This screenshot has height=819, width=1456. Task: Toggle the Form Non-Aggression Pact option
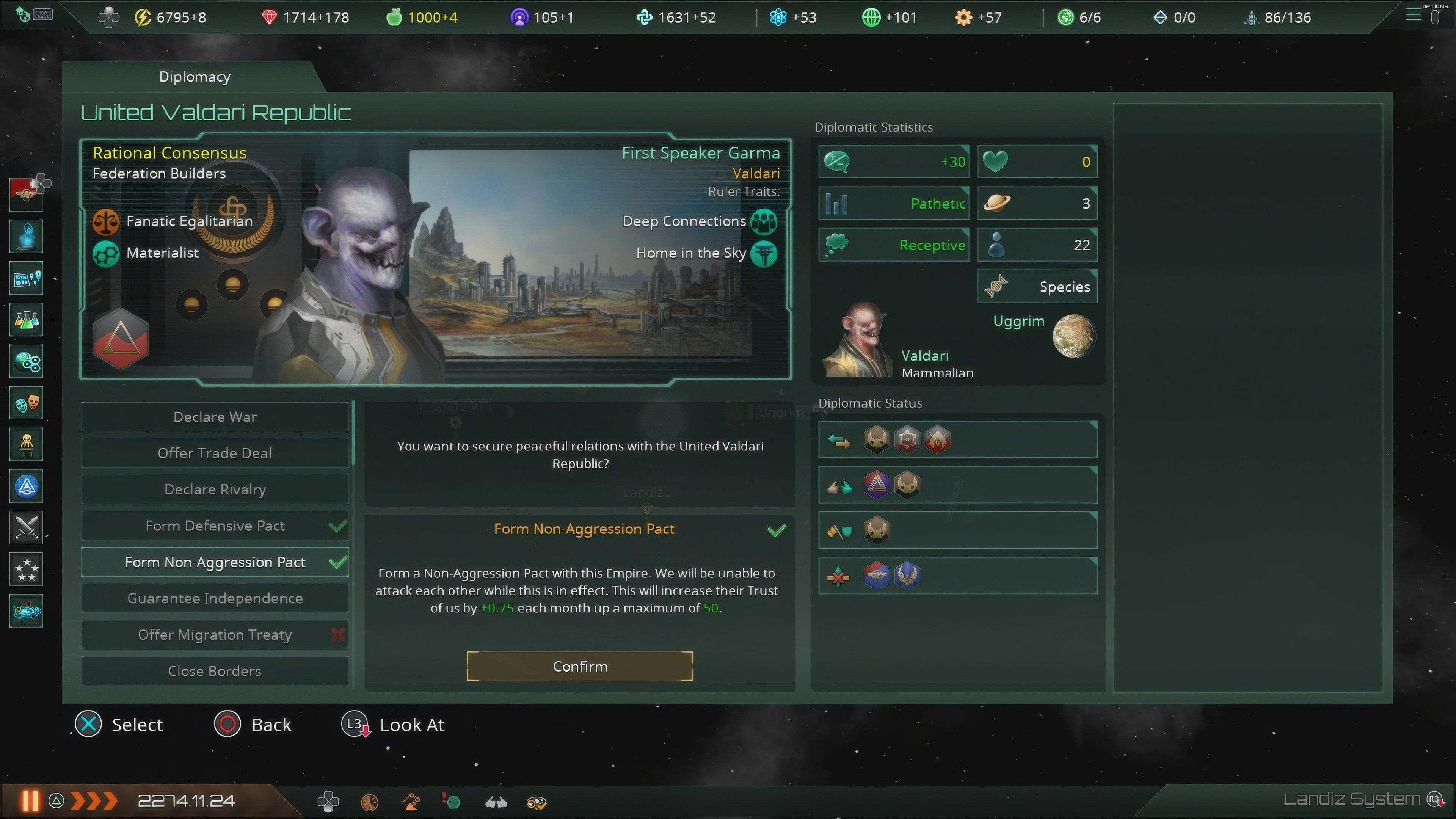[x=215, y=562]
